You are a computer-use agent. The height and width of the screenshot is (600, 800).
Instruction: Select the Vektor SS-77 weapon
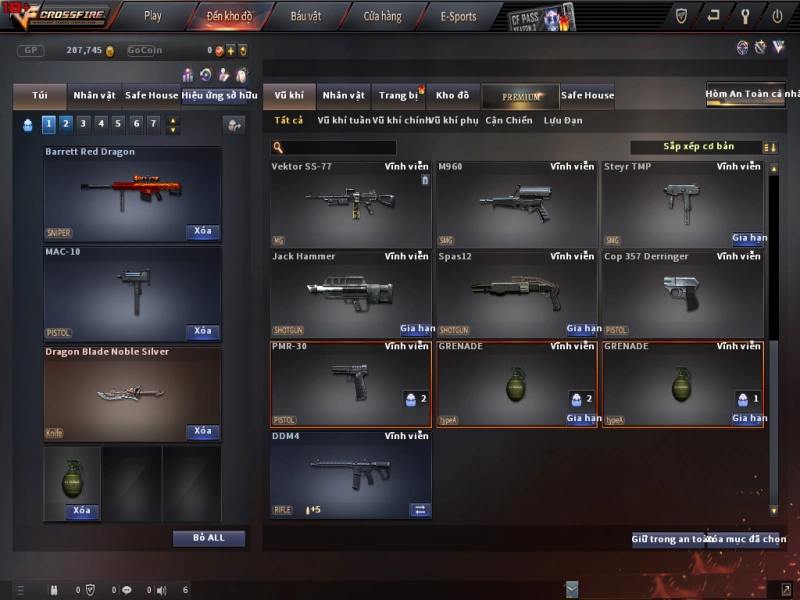click(350, 204)
